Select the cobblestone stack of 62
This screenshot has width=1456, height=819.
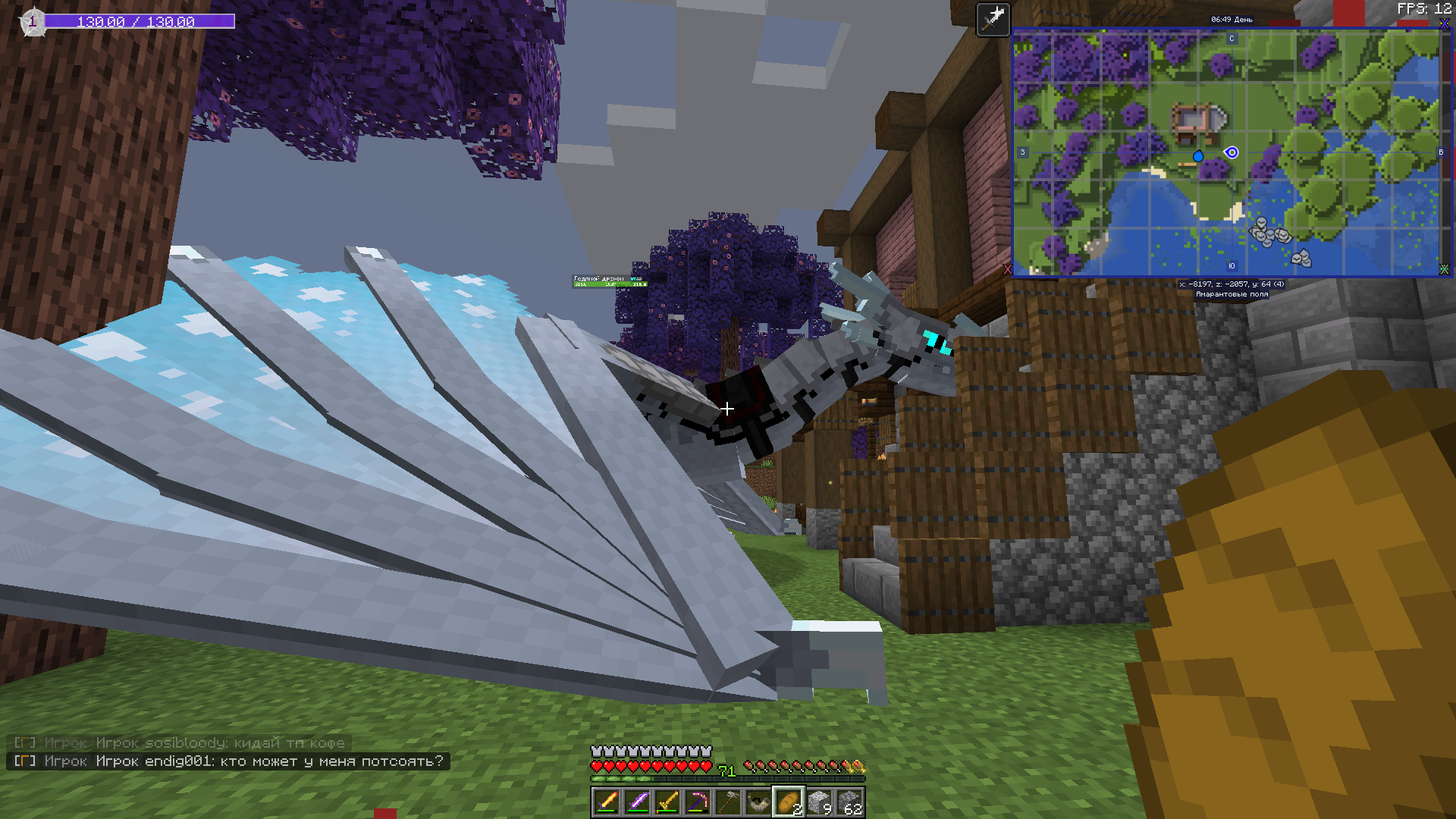point(849,802)
